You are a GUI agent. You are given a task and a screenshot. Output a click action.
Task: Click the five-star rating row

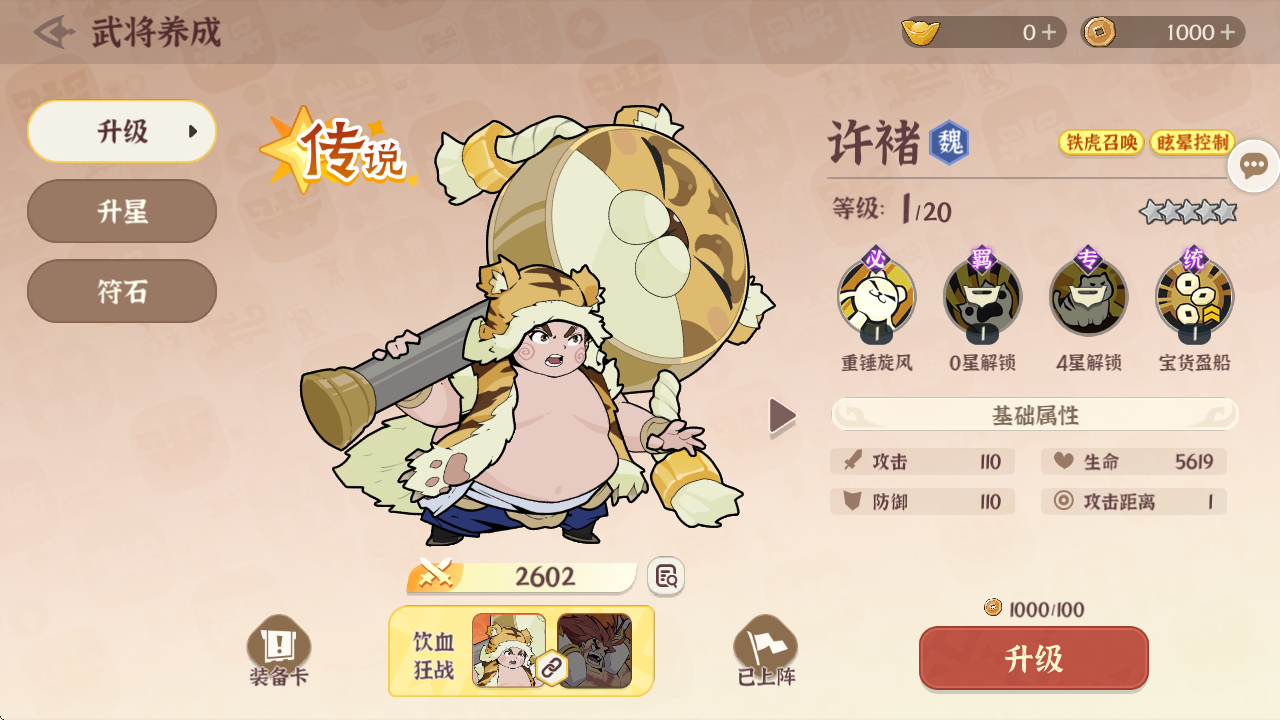coord(1186,211)
